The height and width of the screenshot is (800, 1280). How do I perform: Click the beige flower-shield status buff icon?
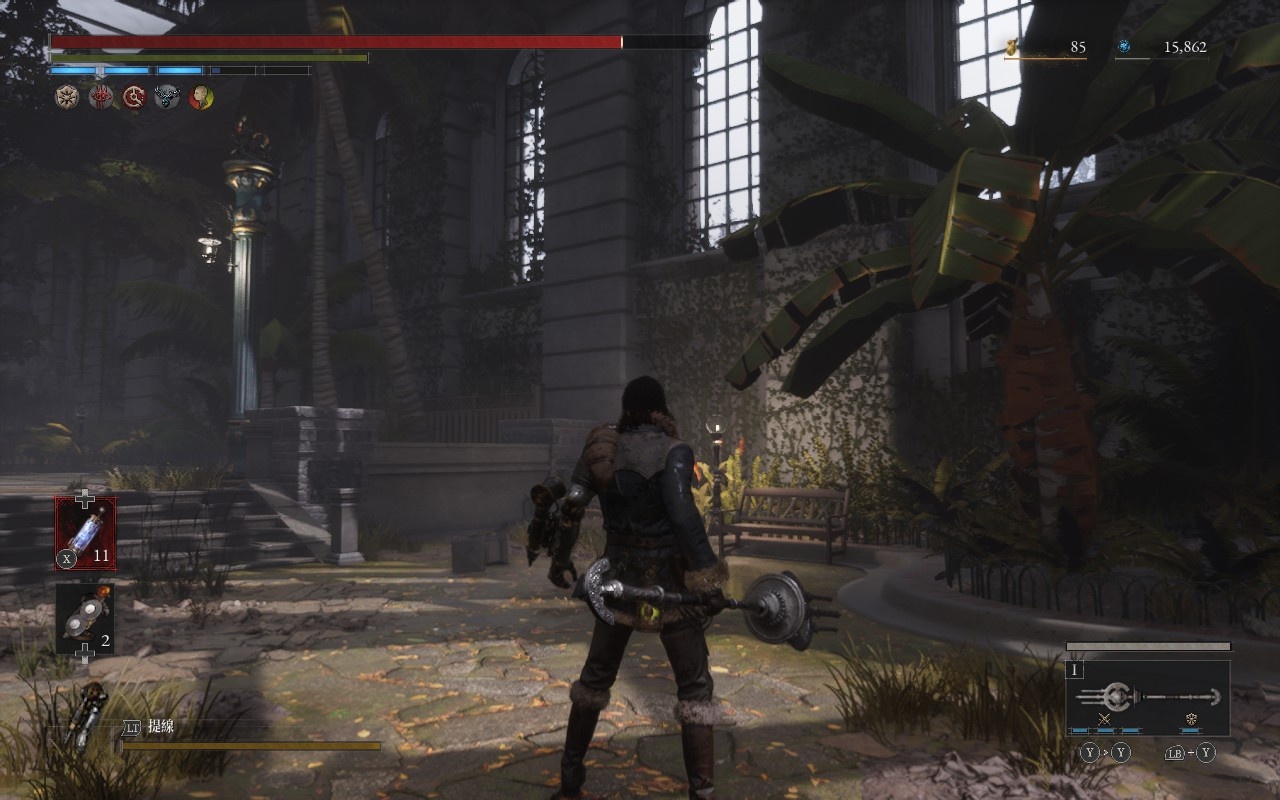point(67,97)
